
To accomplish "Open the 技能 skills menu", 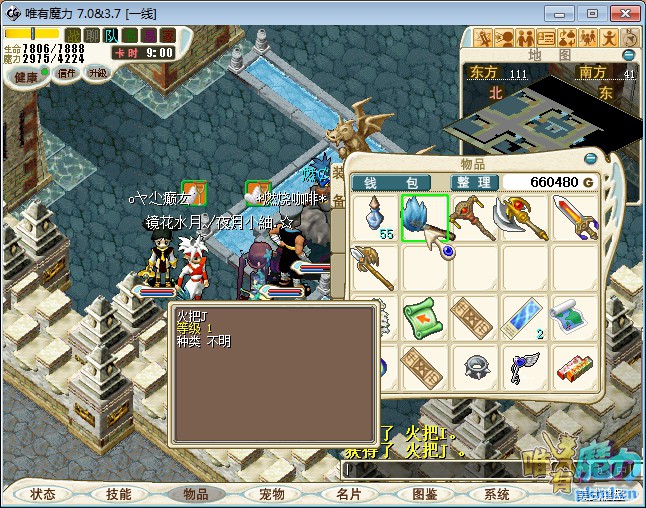I will (118, 494).
